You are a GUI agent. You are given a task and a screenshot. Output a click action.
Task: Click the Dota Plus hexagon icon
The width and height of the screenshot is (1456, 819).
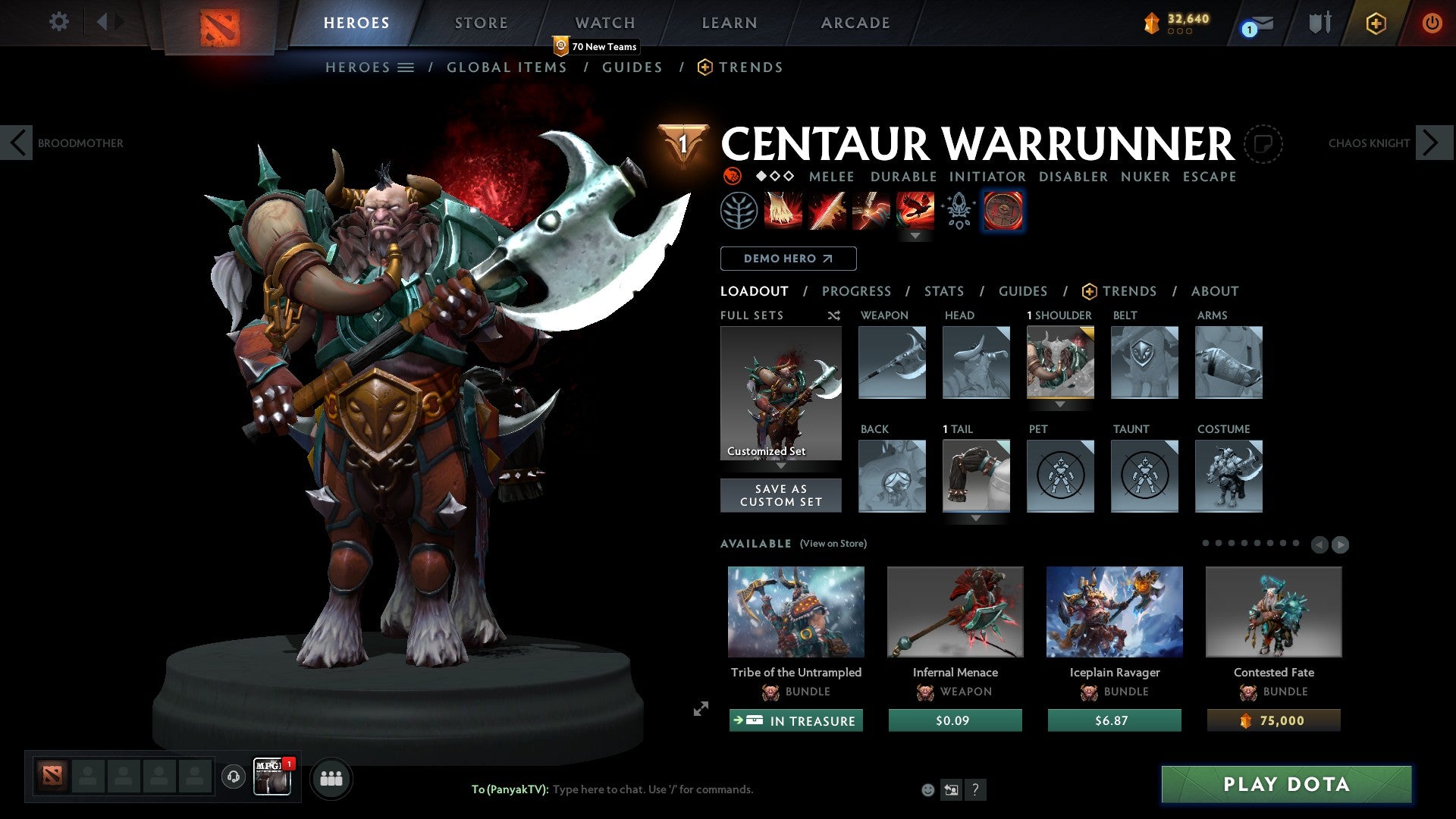pos(1377,23)
